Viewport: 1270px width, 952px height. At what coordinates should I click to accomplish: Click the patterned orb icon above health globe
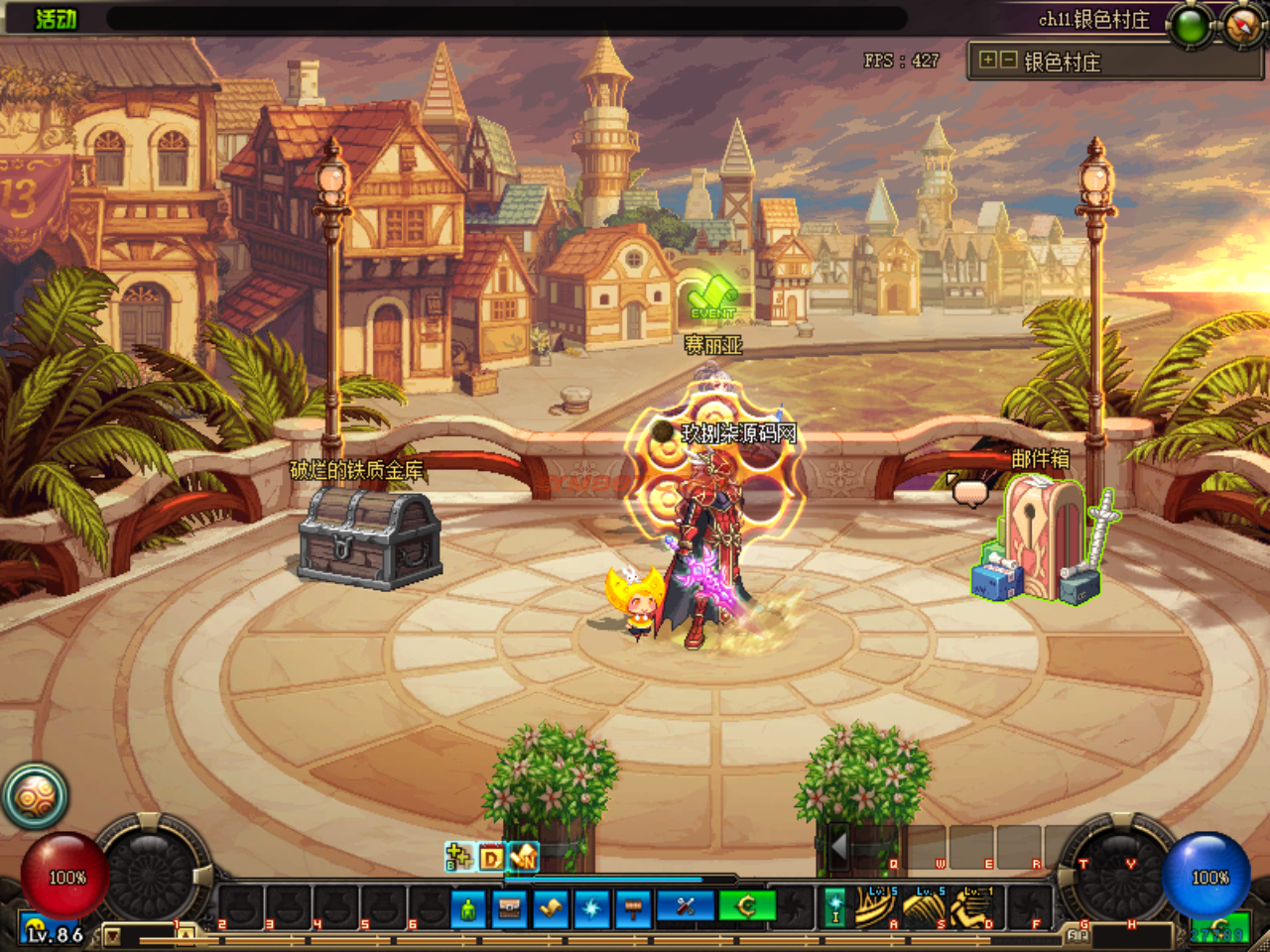pyautogui.click(x=34, y=795)
